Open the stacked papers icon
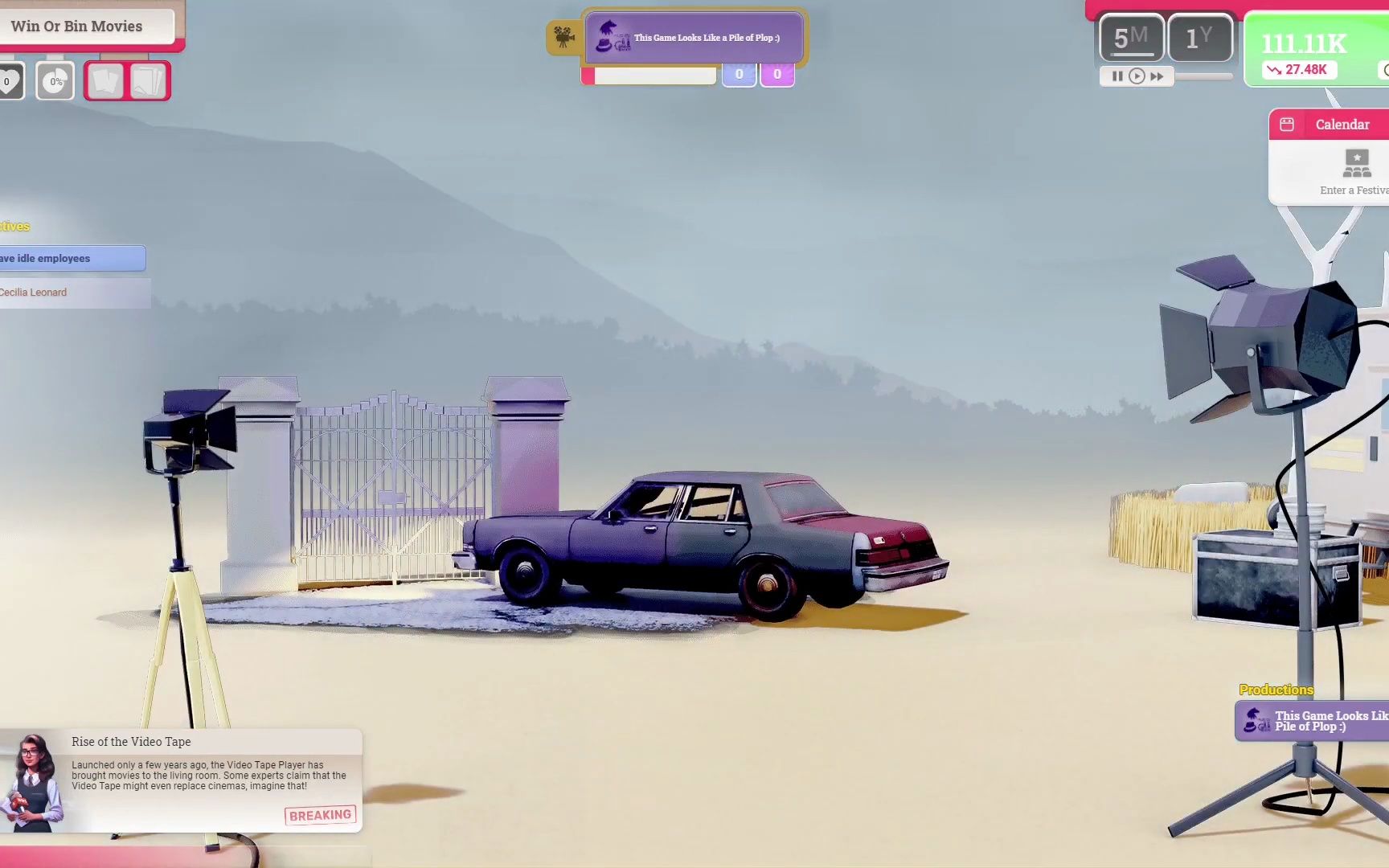 (148, 81)
